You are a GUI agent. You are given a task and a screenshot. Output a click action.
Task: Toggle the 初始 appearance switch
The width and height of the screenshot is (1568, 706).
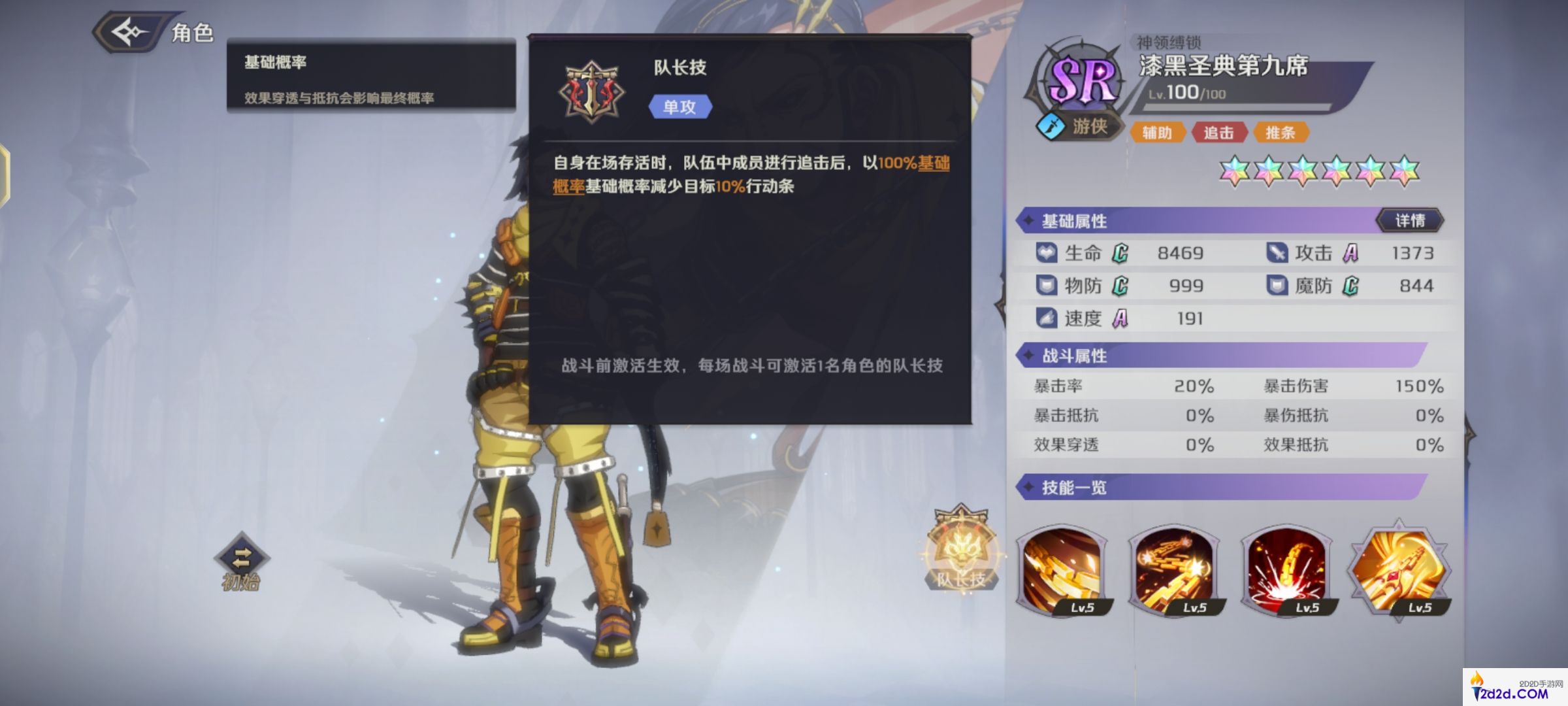tap(242, 558)
